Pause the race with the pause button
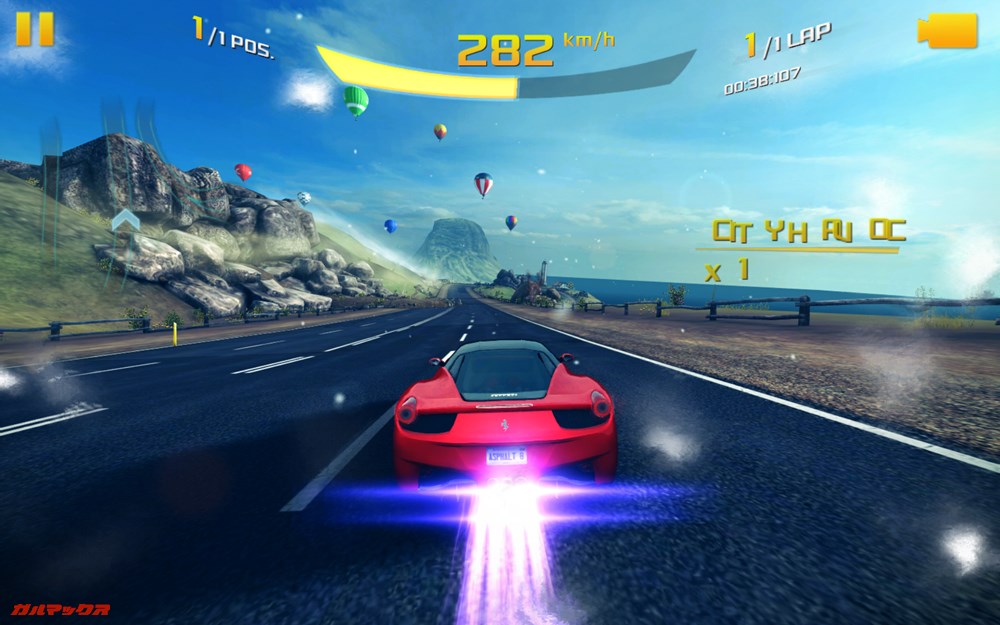Viewport: 1000px width, 625px height. [35, 29]
